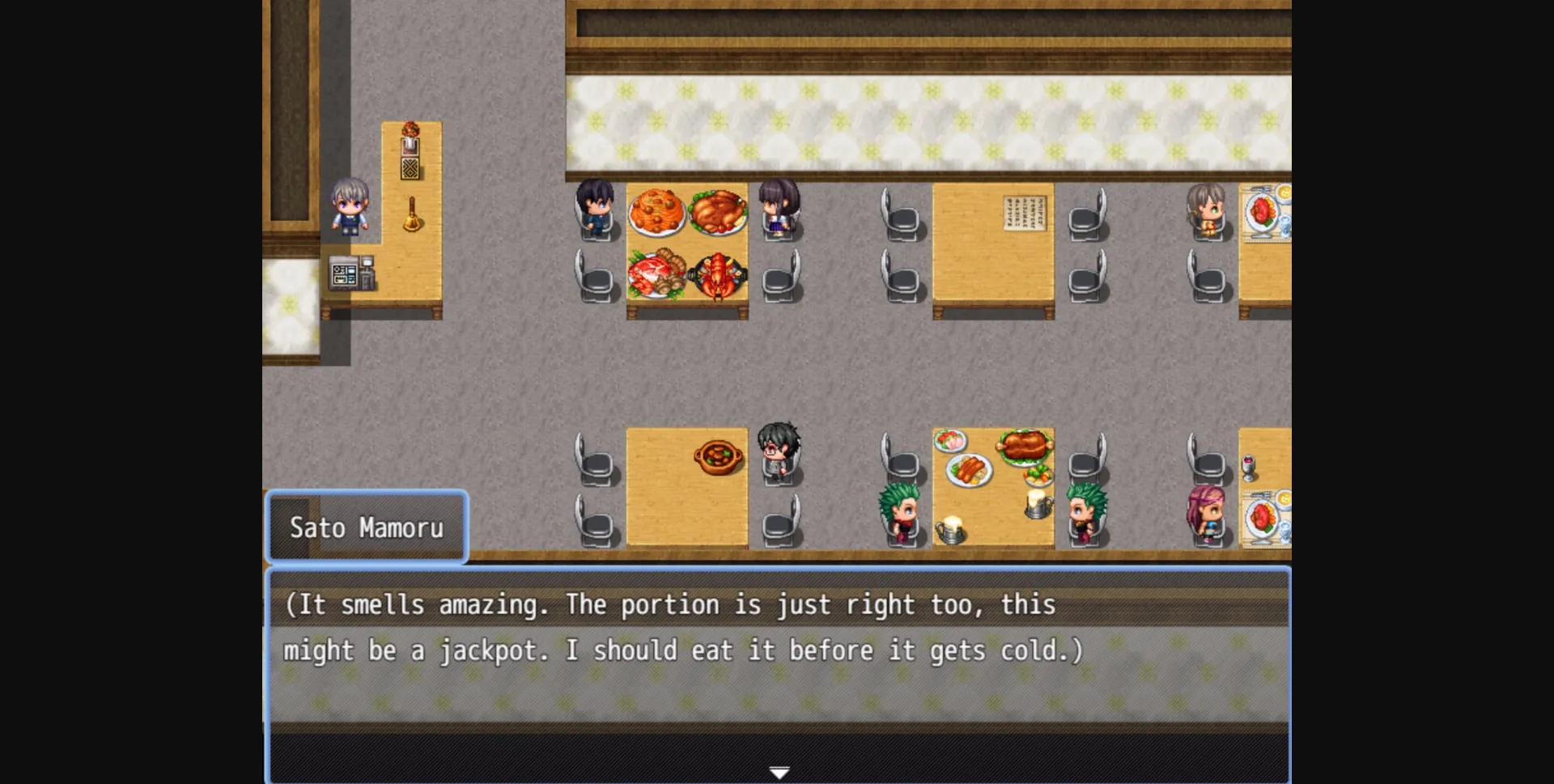Advance the dialogue with the down arrow indicator
This screenshot has width=1554, height=784.
click(779, 771)
